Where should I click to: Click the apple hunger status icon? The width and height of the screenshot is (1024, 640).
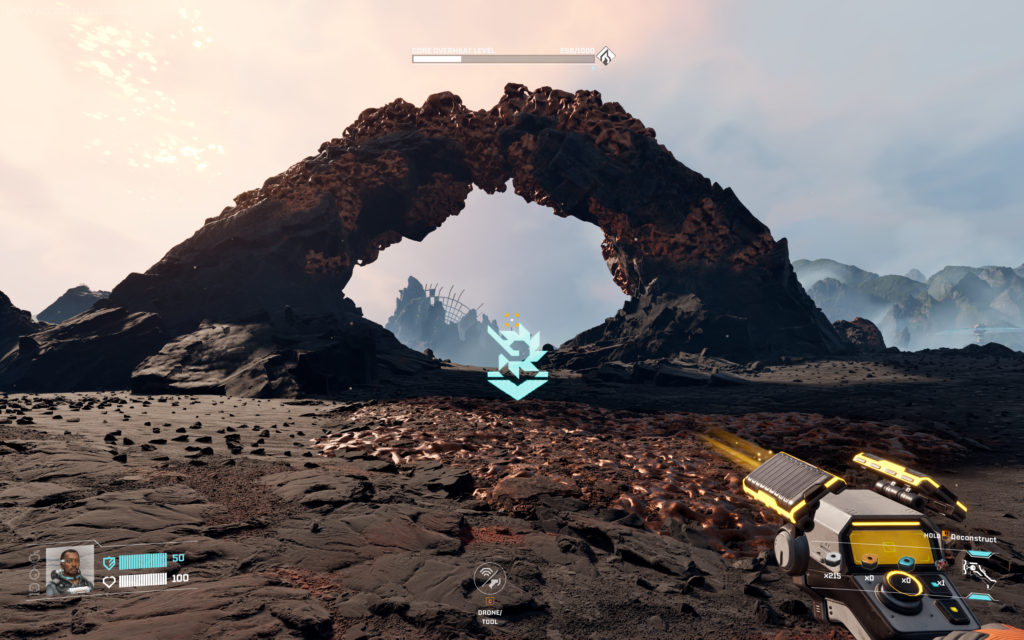click(x=35, y=556)
